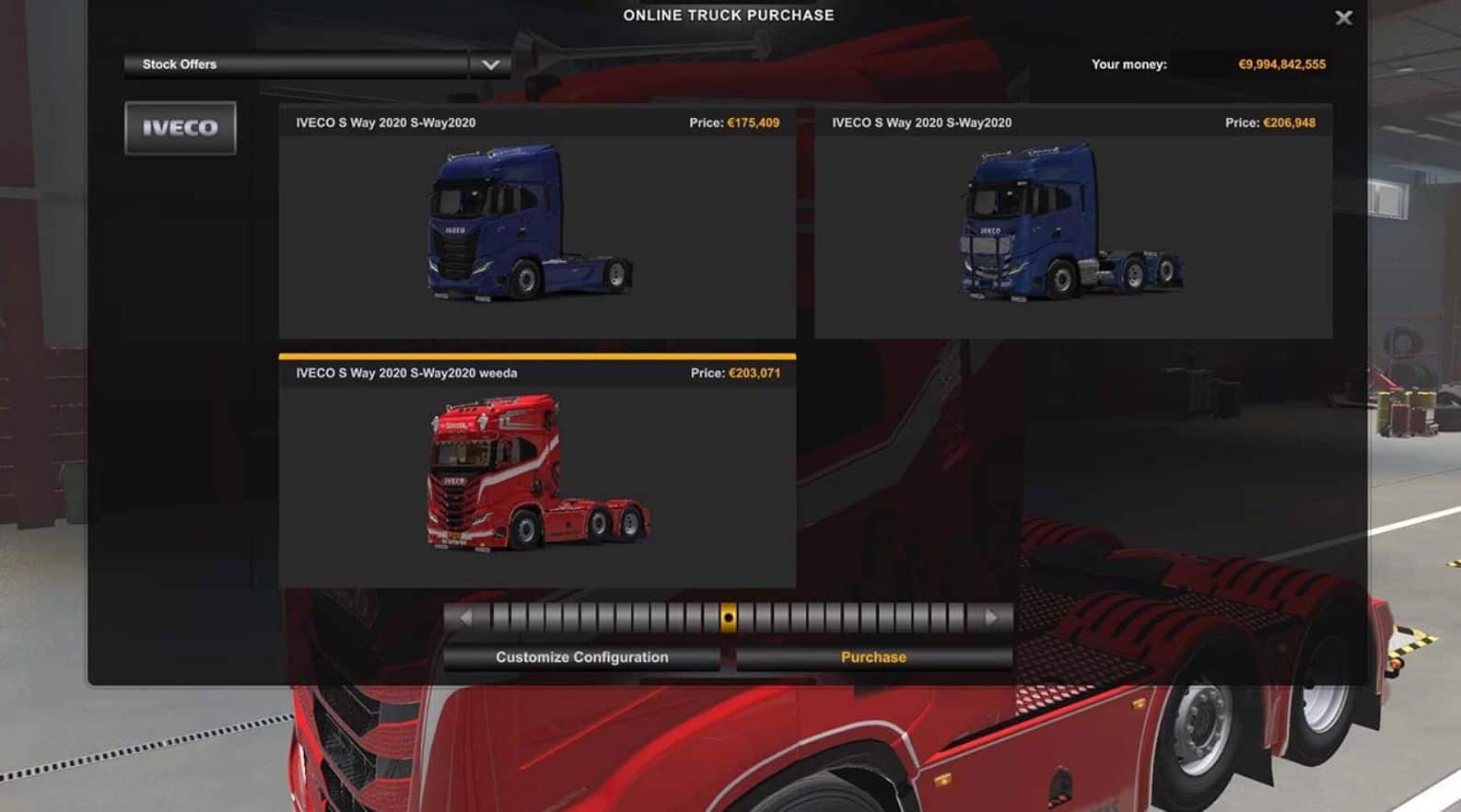Click the highlighted page marker in pager
Screen dimensions: 1461x812
[728, 618]
